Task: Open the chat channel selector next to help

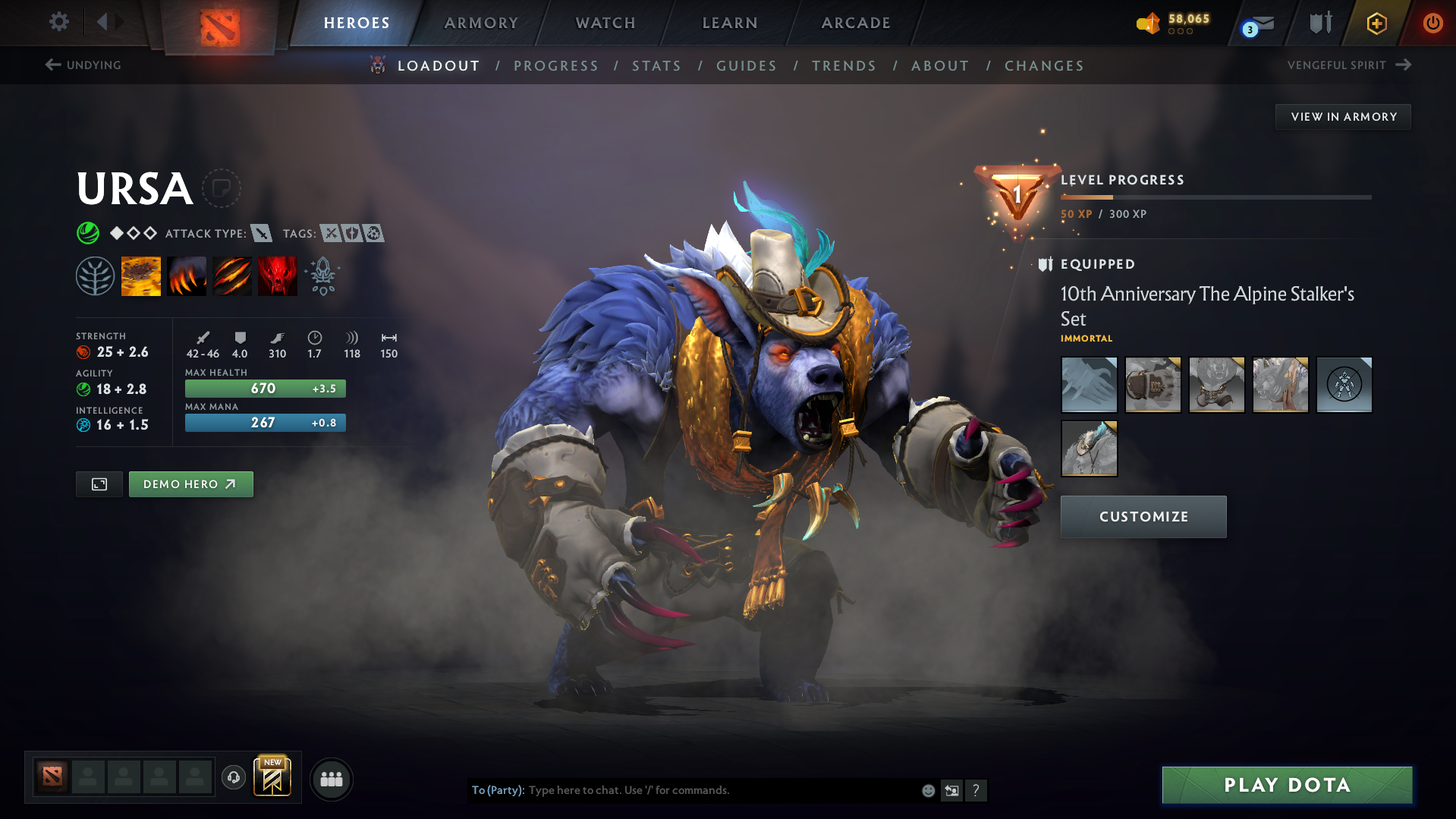Action: [x=951, y=790]
